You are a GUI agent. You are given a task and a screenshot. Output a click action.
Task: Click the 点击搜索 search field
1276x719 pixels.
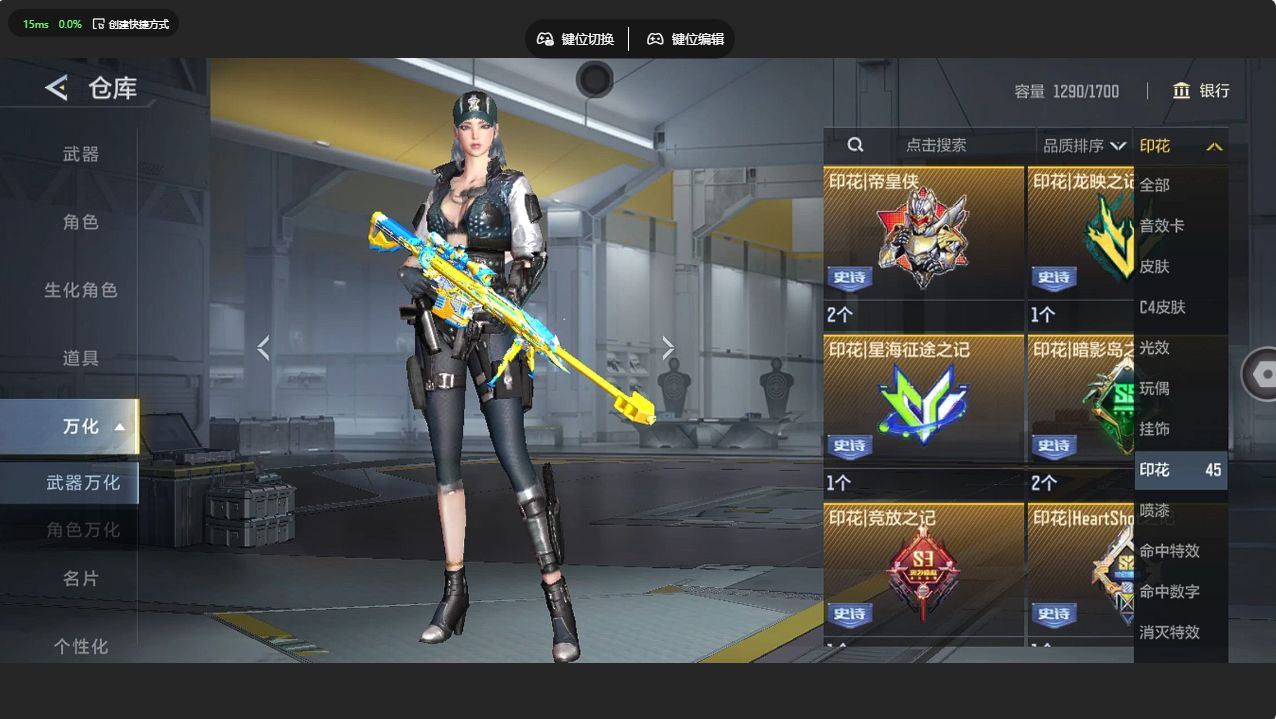(935, 145)
